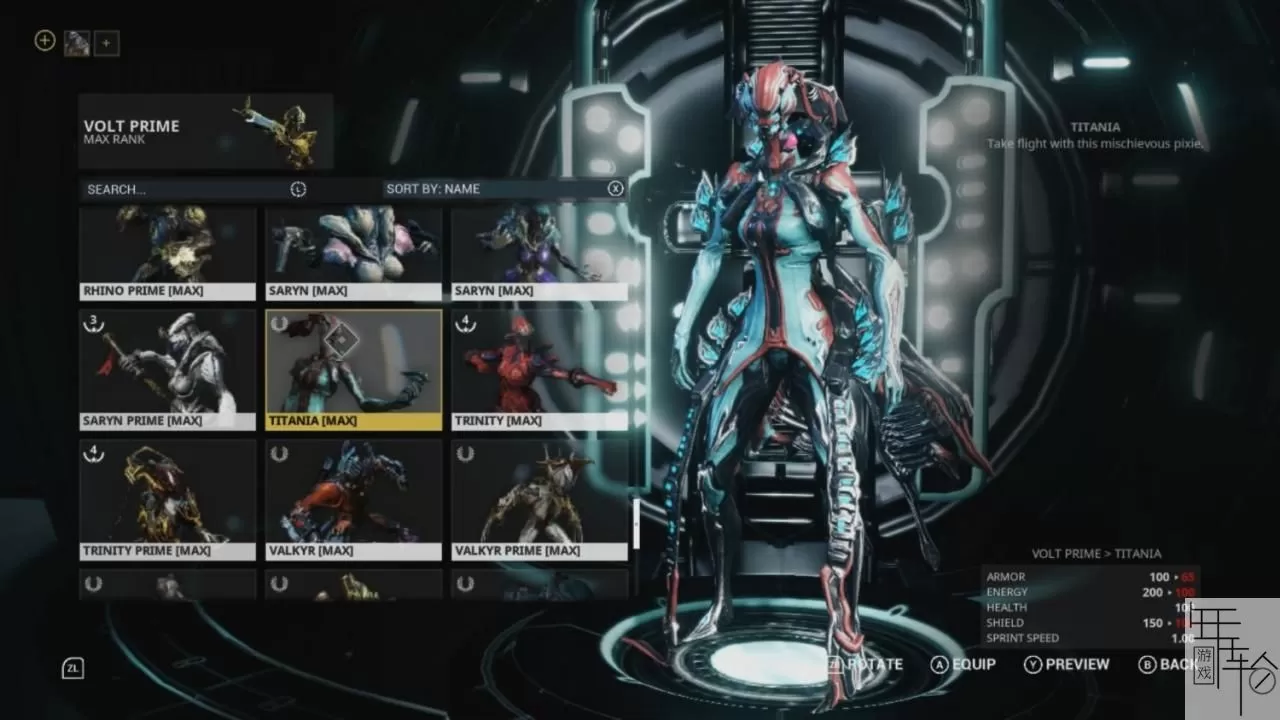Image resolution: width=1280 pixels, height=720 pixels.
Task: Open the Sort By: Name dropdown
Action: (x=490, y=189)
